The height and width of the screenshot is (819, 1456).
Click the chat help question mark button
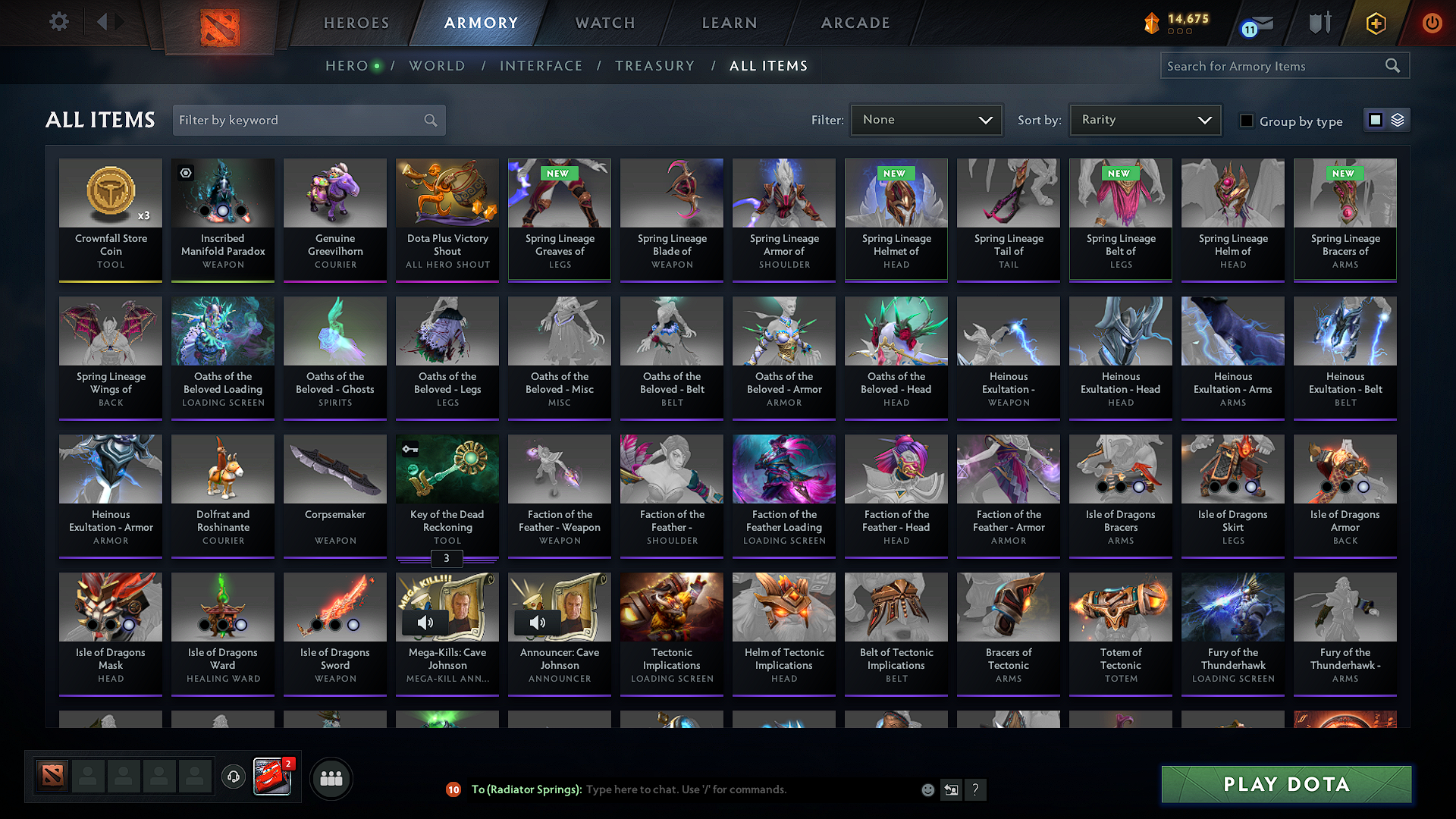click(976, 790)
